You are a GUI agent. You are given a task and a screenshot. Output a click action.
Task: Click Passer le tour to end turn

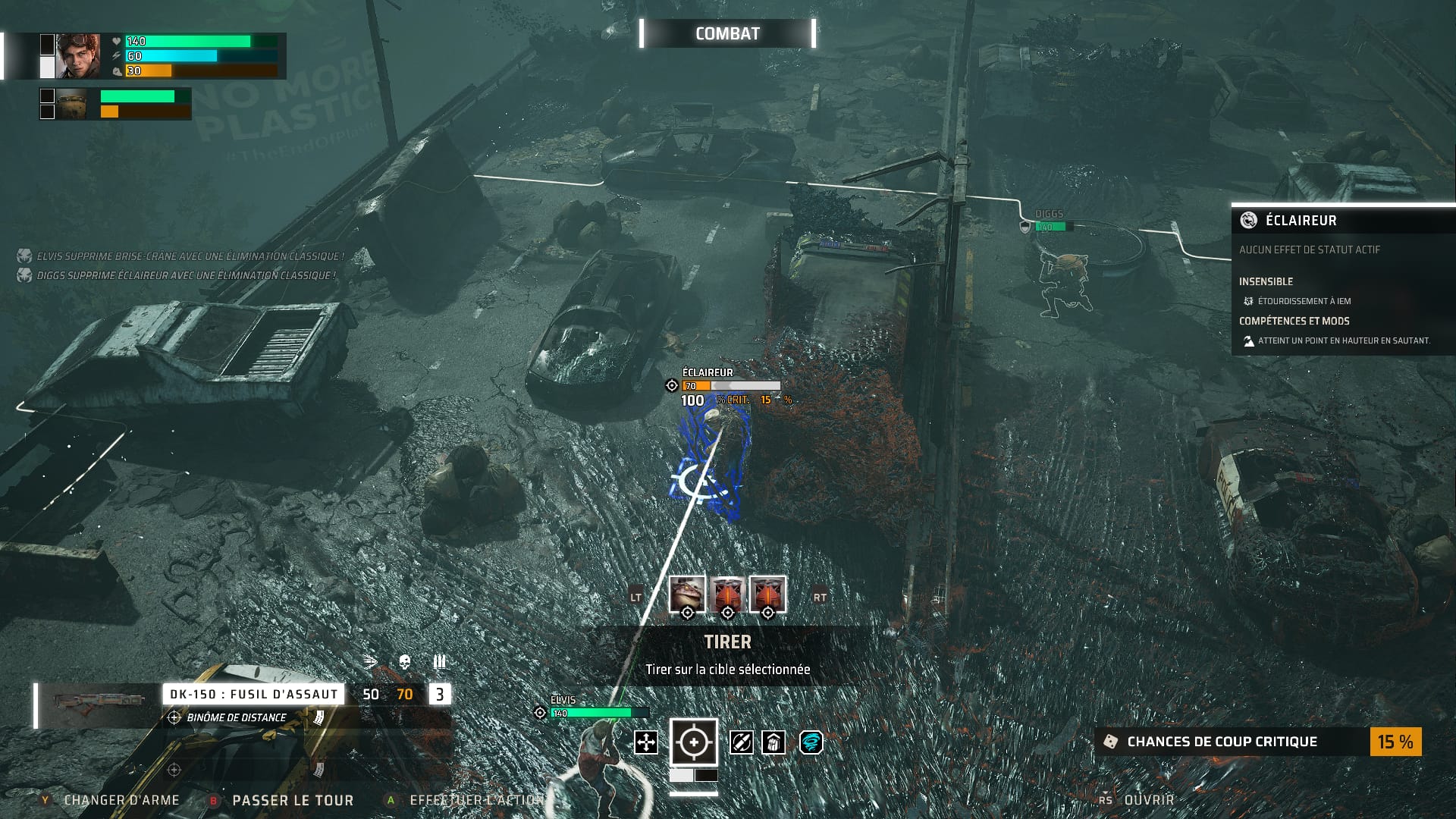coord(292,800)
